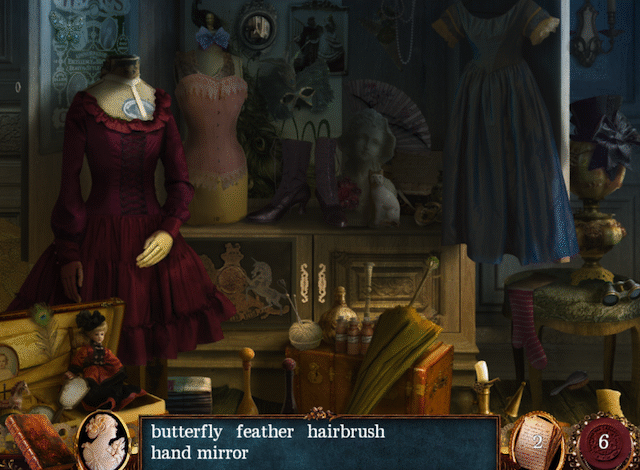Open the cameo portrait medallion
Viewport: 640px width, 470px height.
tap(102, 441)
